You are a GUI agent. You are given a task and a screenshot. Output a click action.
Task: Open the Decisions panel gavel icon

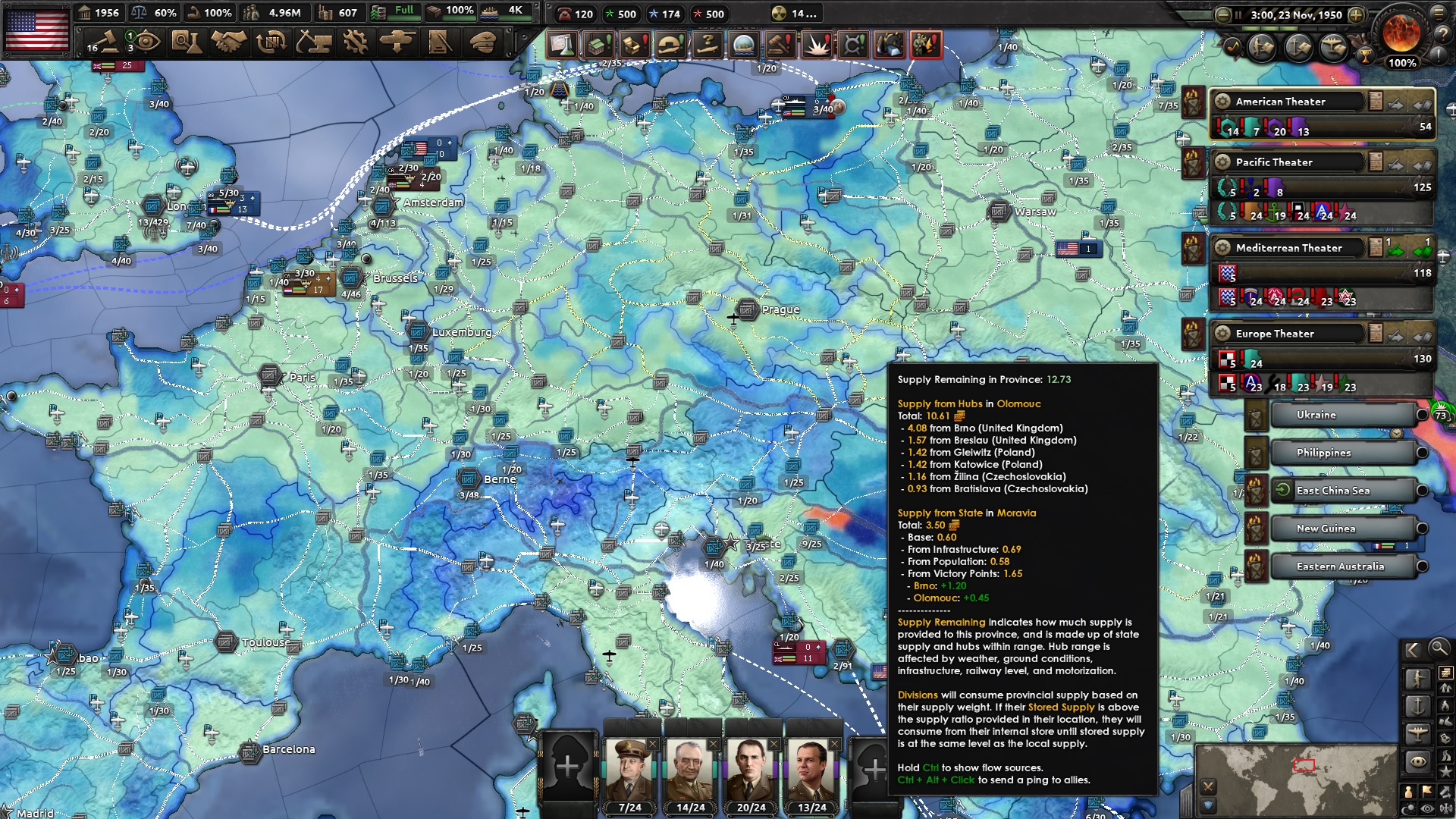(110, 43)
